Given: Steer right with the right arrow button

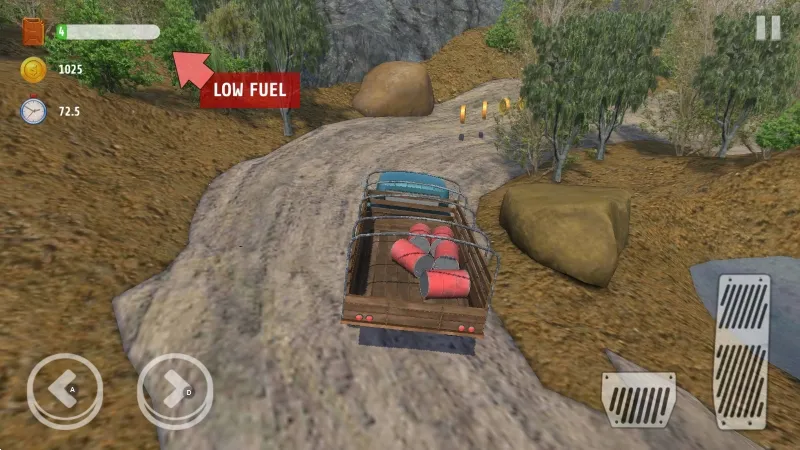Looking at the screenshot, I should click(x=175, y=390).
